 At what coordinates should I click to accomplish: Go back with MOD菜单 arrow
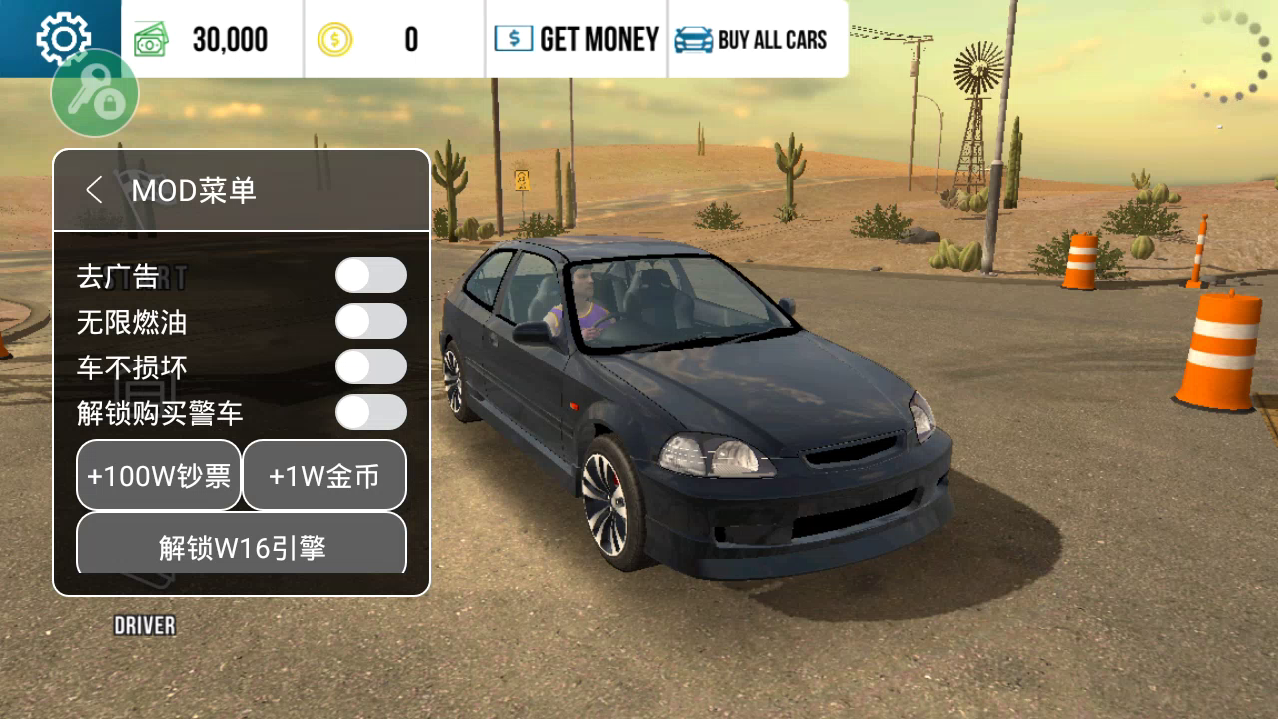[95, 190]
